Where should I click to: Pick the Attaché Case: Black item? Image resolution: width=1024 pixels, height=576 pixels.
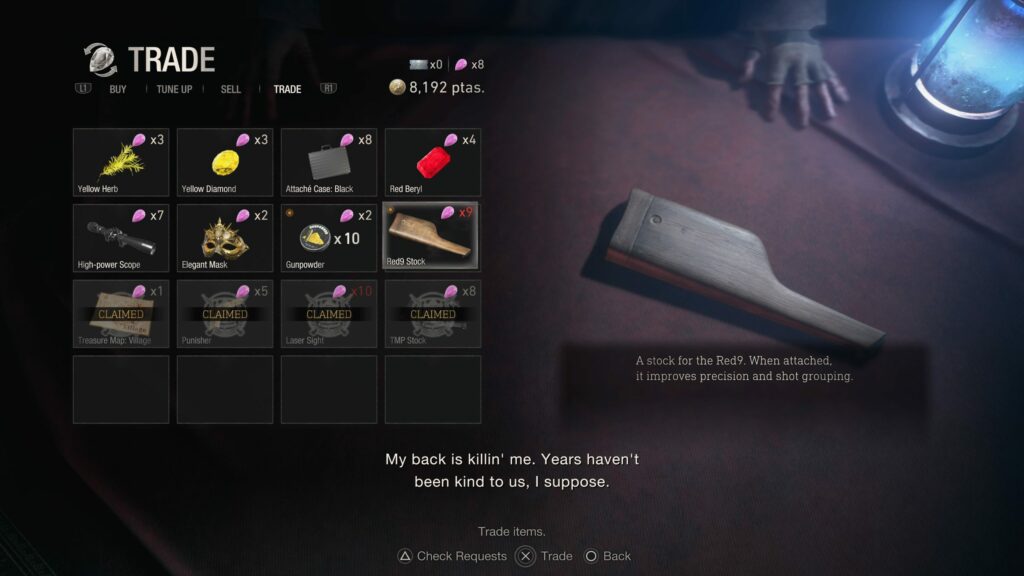(329, 162)
